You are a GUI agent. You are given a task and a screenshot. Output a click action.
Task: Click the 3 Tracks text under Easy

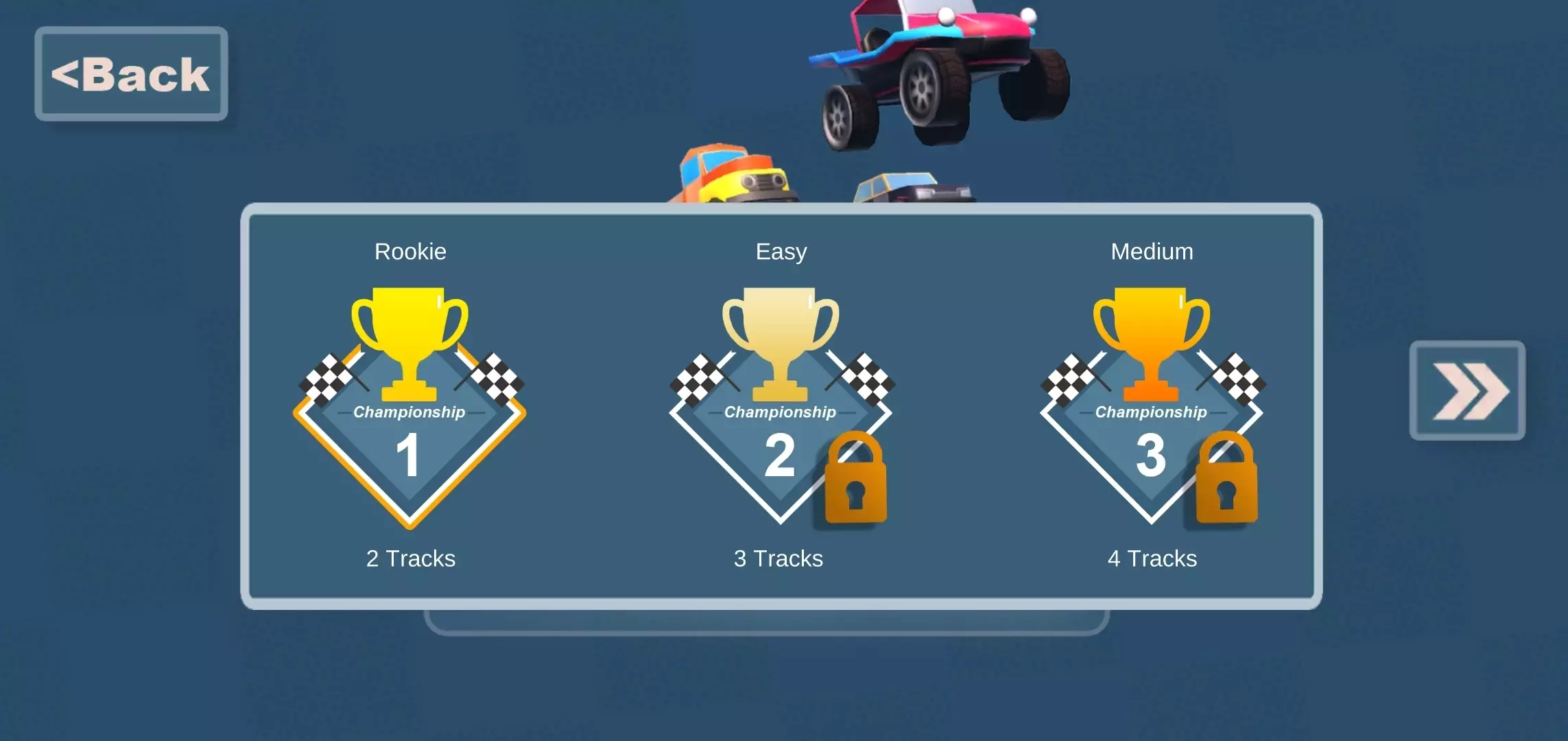(x=779, y=558)
